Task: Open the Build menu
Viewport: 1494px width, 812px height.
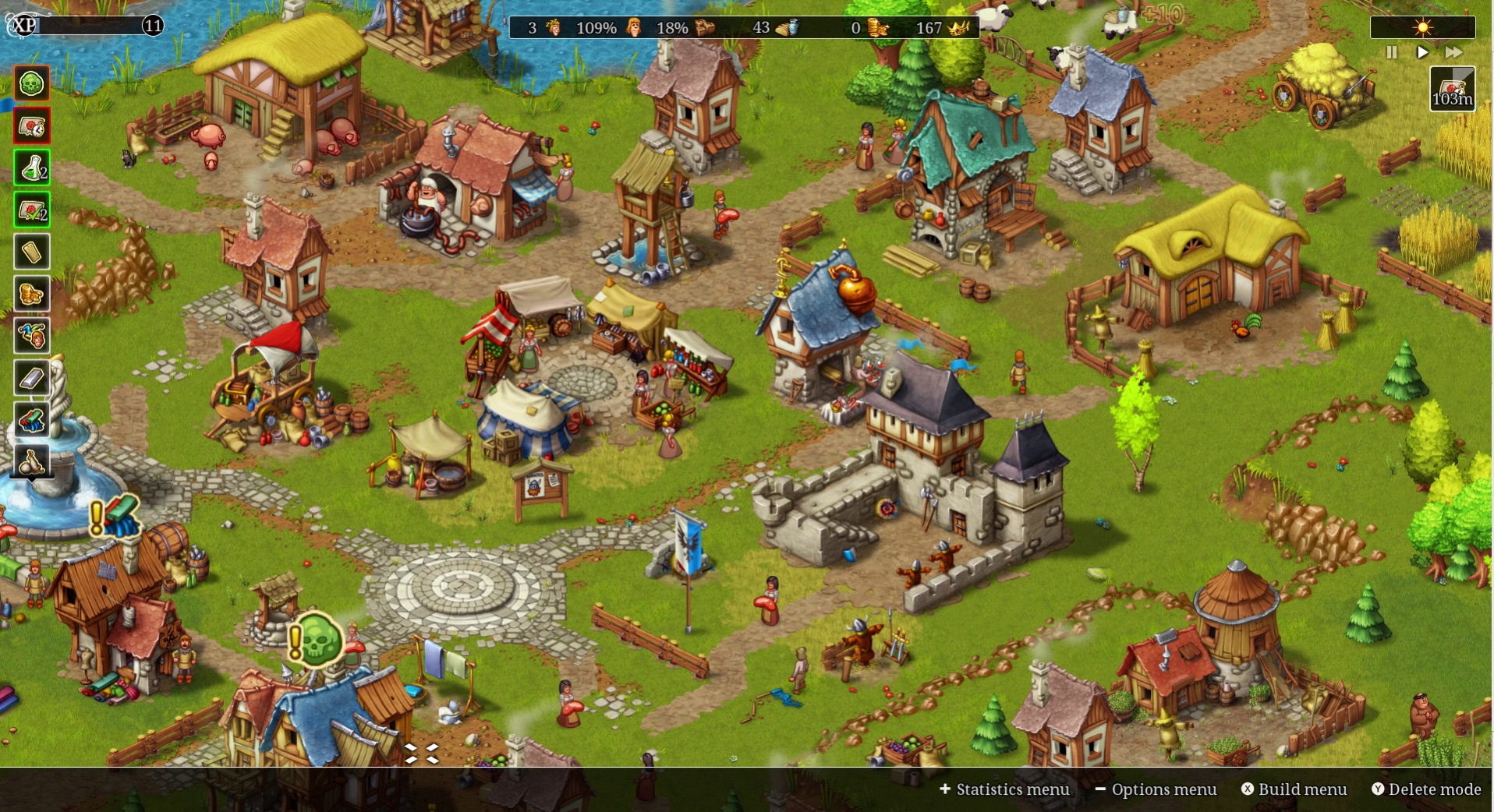Action: pos(1294,789)
